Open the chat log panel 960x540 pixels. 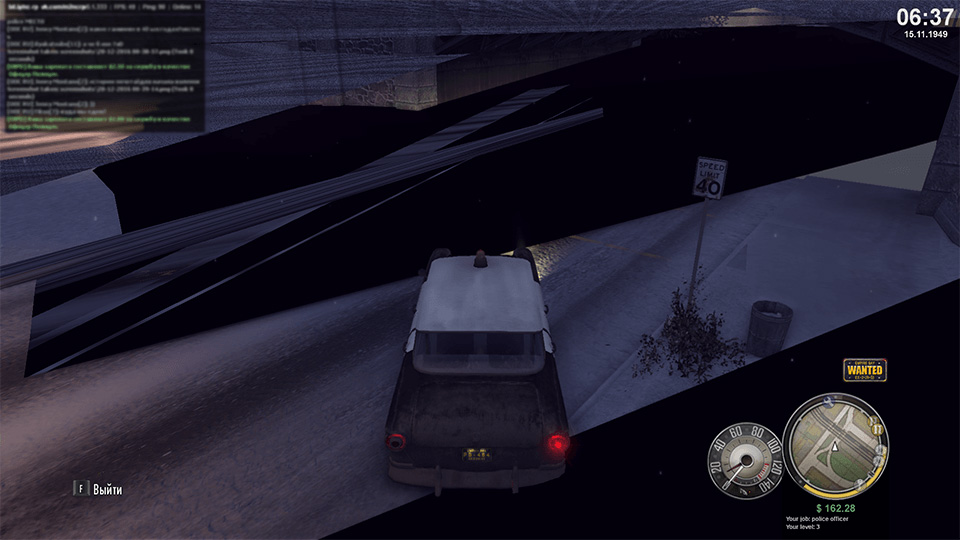102,66
